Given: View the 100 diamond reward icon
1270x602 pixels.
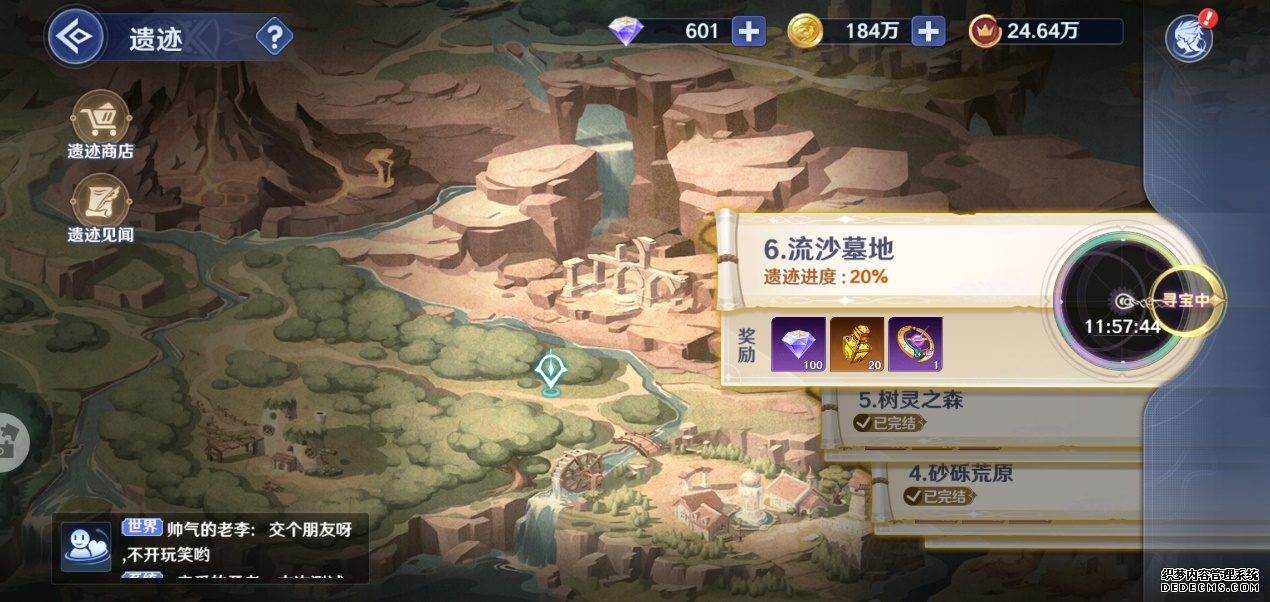Looking at the screenshot, I should tap(798, 344).
